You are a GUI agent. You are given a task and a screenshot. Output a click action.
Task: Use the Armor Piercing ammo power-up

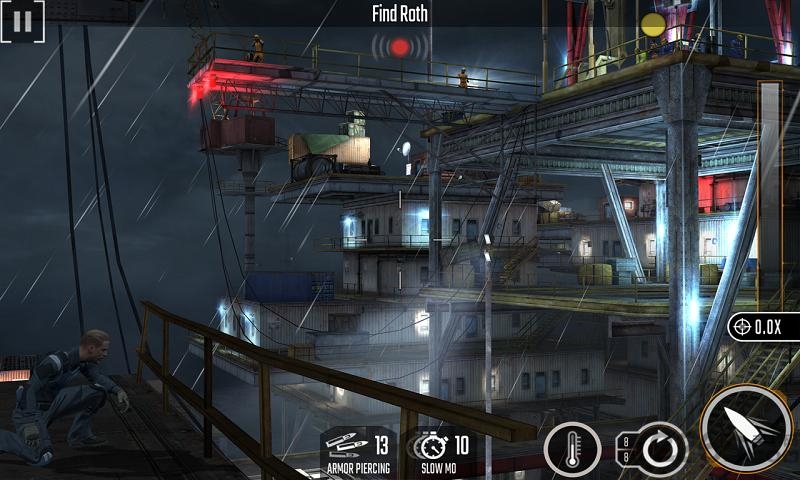[x=357, y=451]
